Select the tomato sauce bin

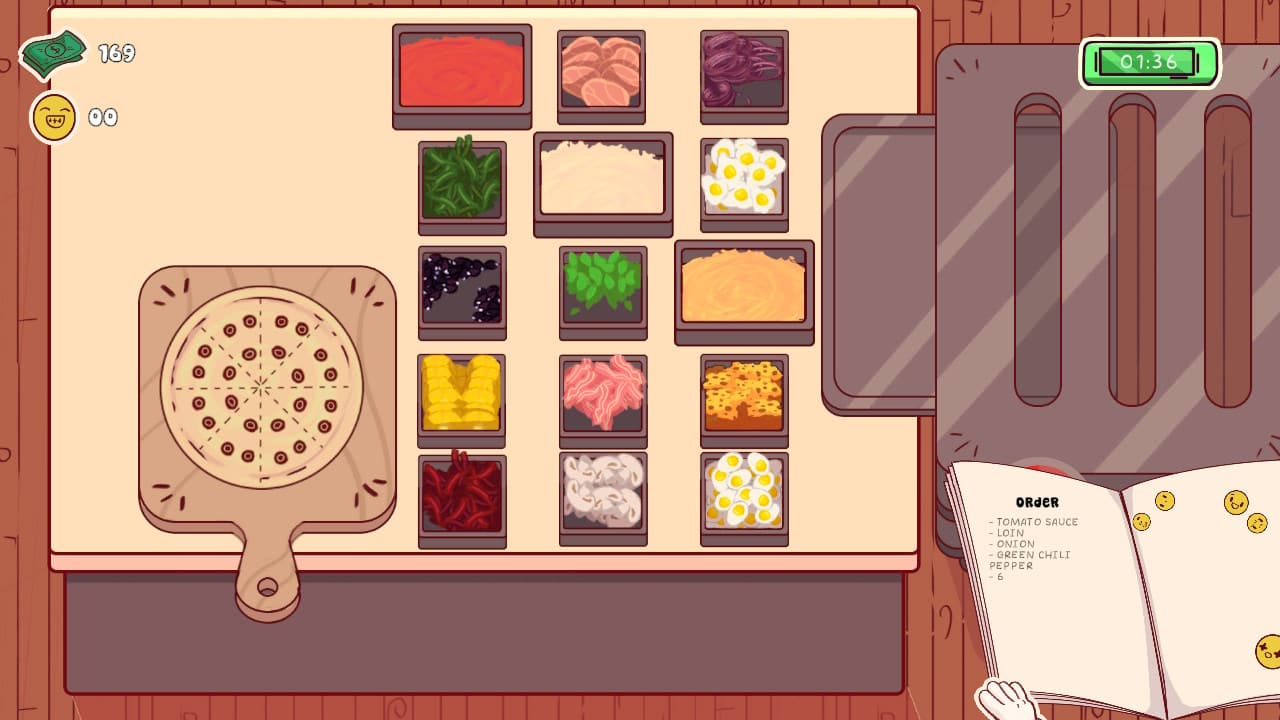[x=462, y=72]
